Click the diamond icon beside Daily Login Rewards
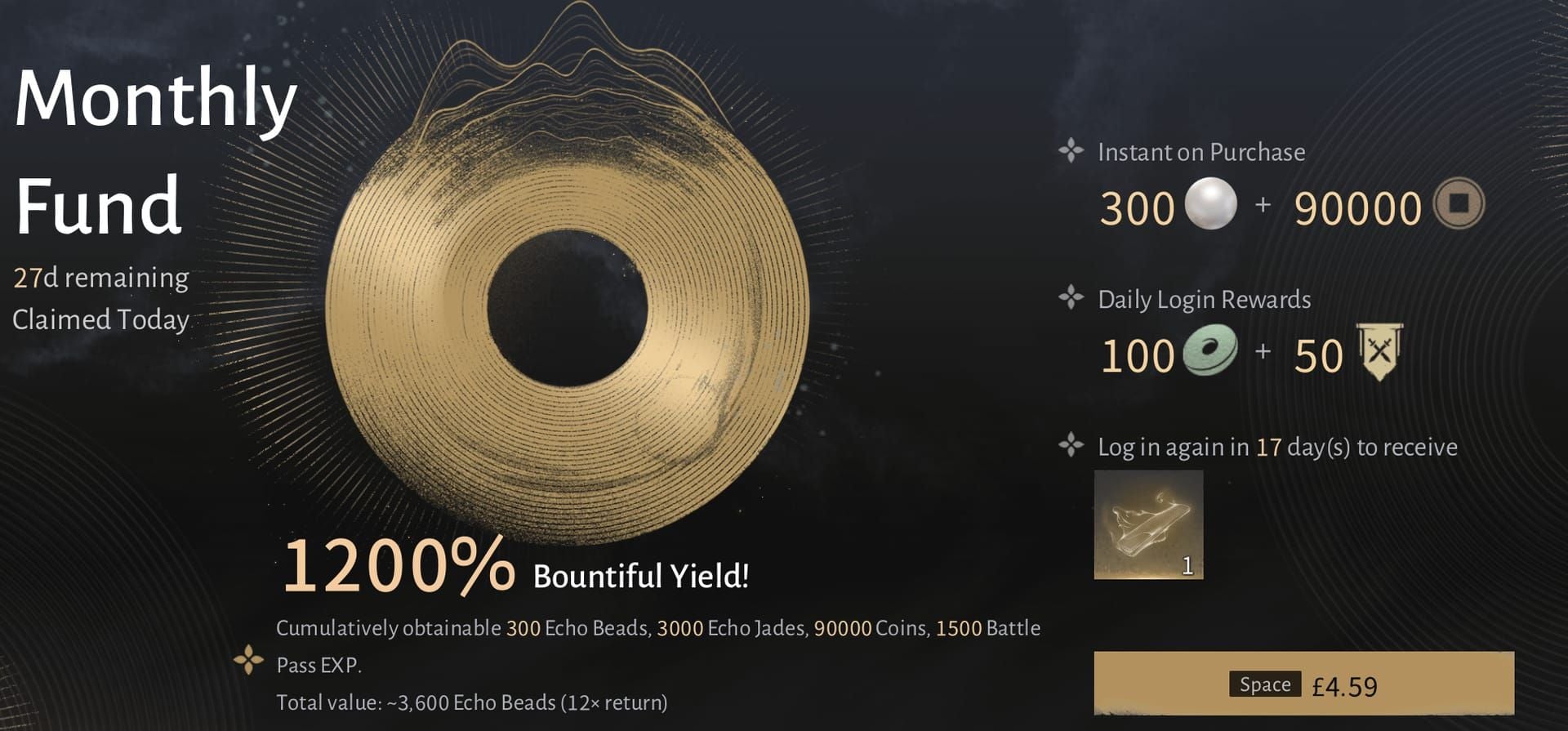The width and height of the screenshot is (1568, 731). coord(1071,298)
